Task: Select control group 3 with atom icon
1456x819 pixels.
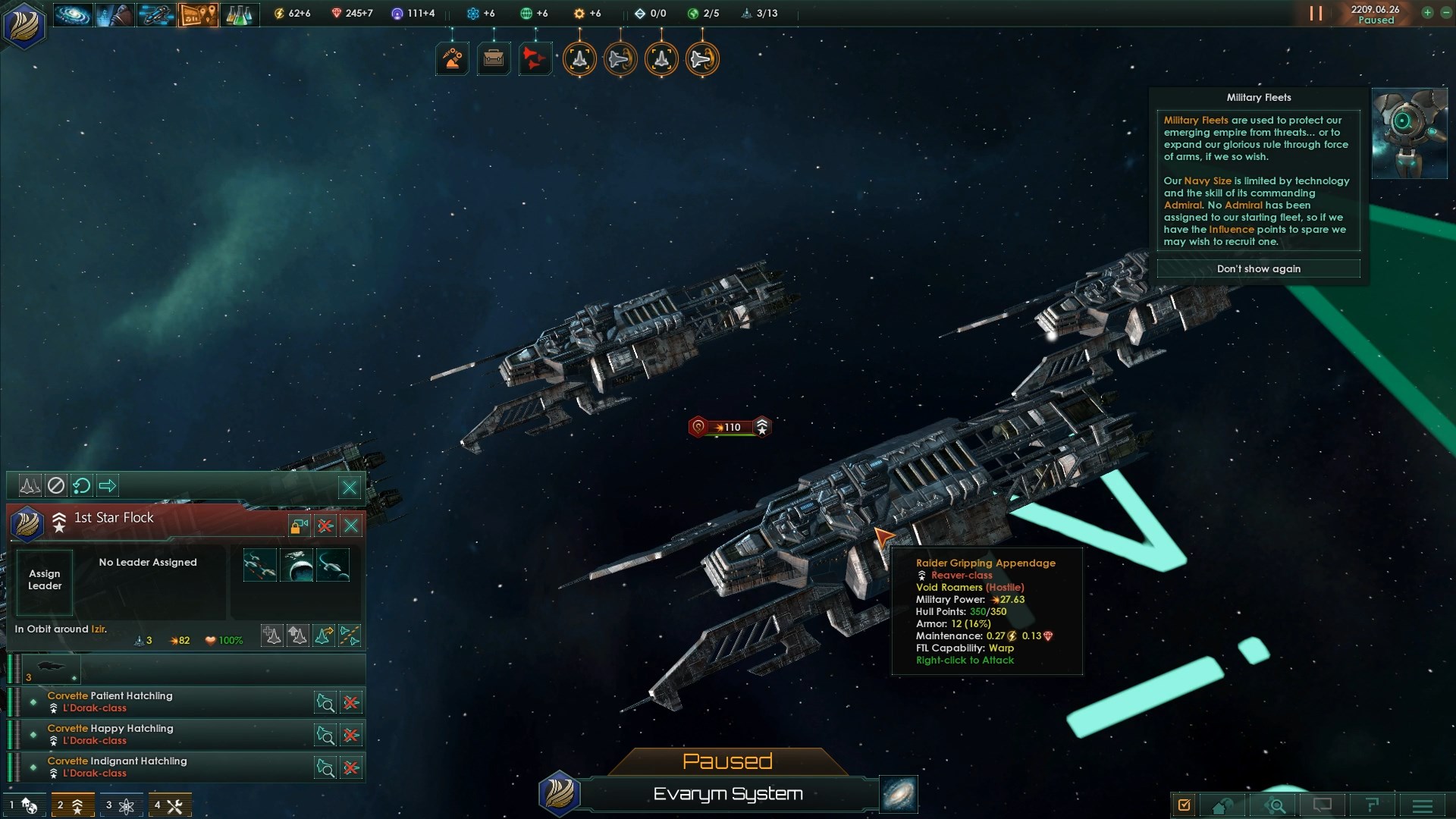Action: pos(120,805)
